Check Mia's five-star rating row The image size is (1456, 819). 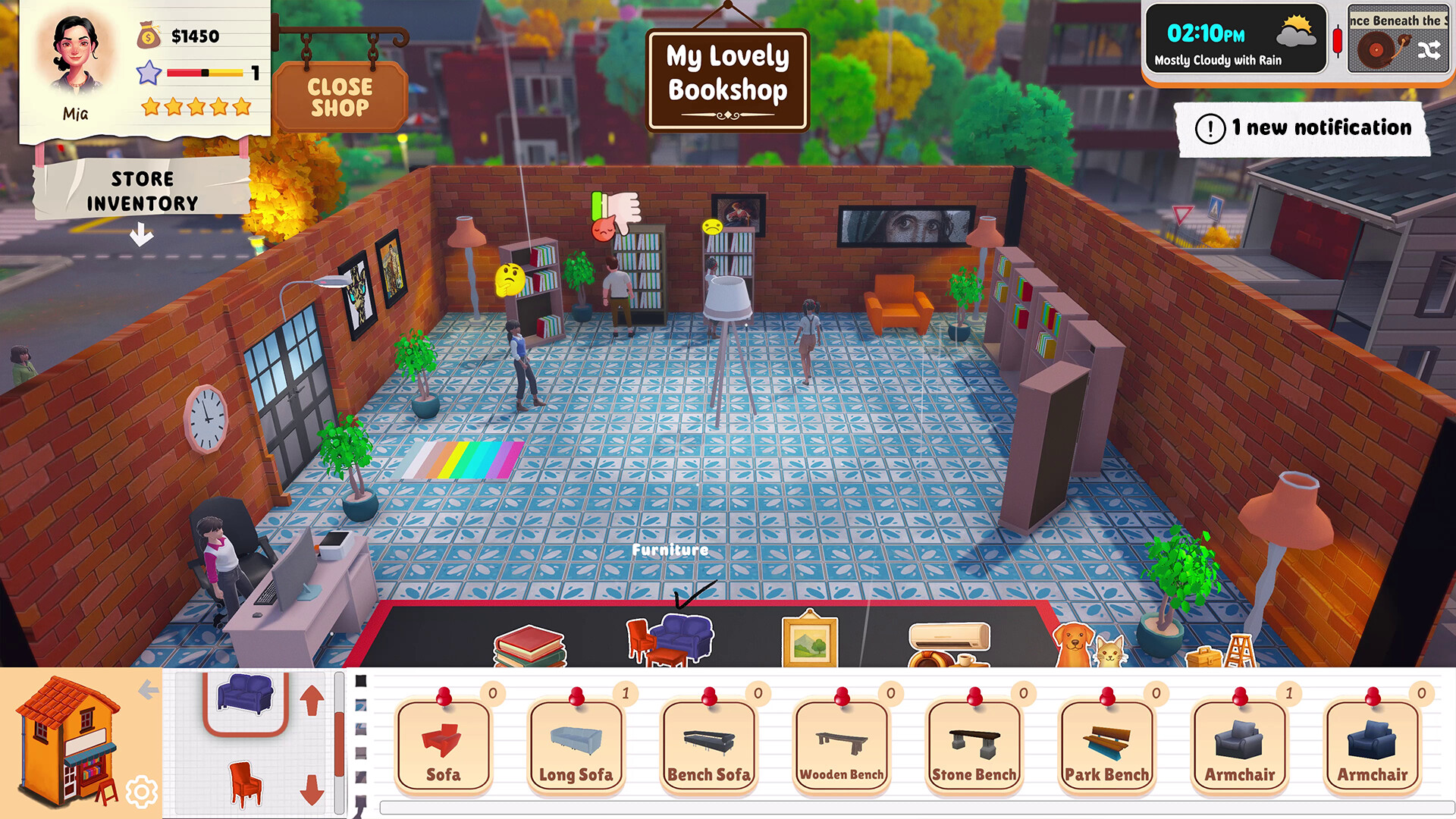coord(196,108)
